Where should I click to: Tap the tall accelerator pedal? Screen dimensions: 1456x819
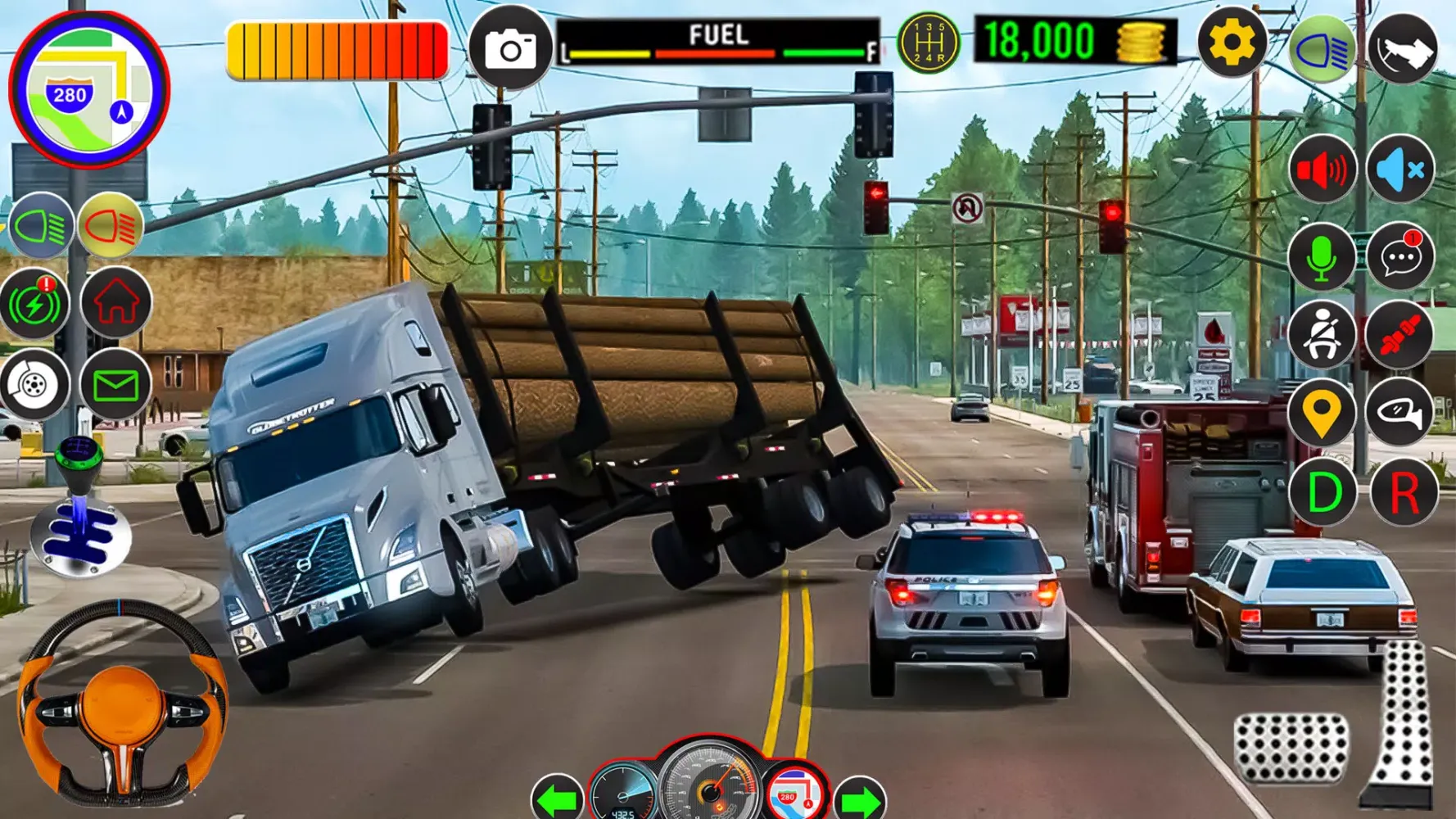(1401, 722)
